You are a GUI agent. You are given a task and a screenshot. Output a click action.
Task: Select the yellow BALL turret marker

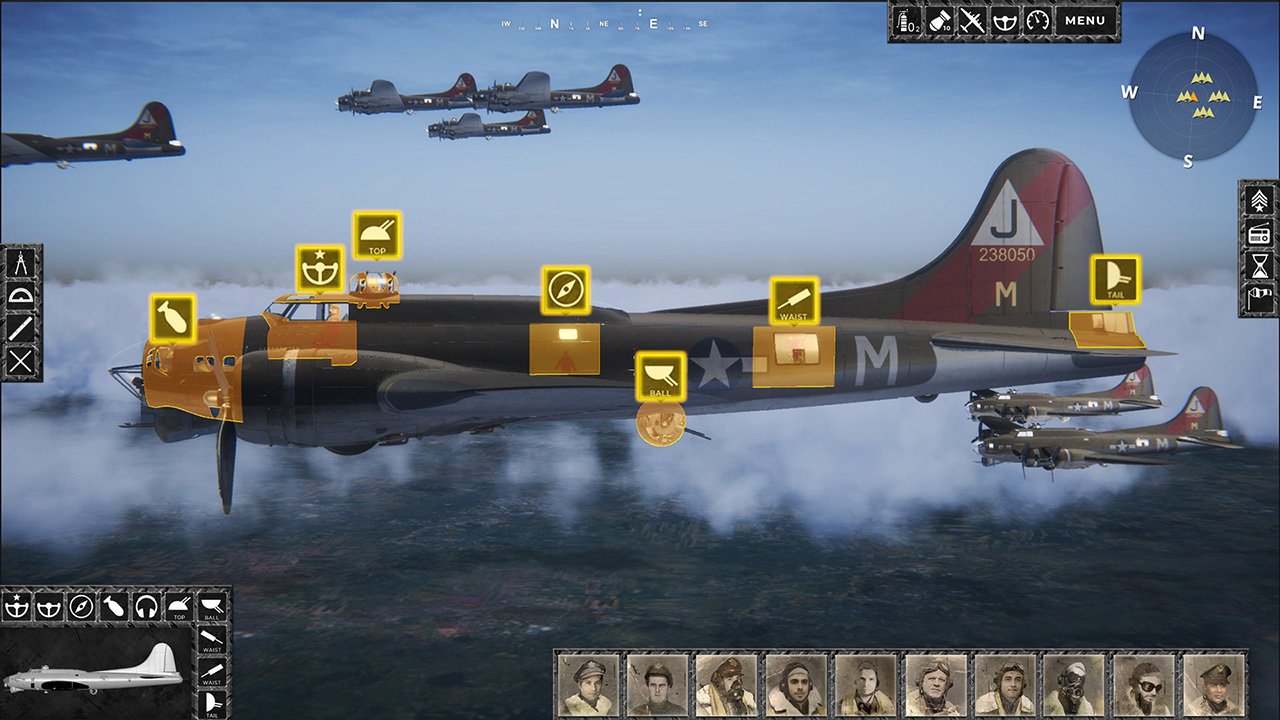661,376
